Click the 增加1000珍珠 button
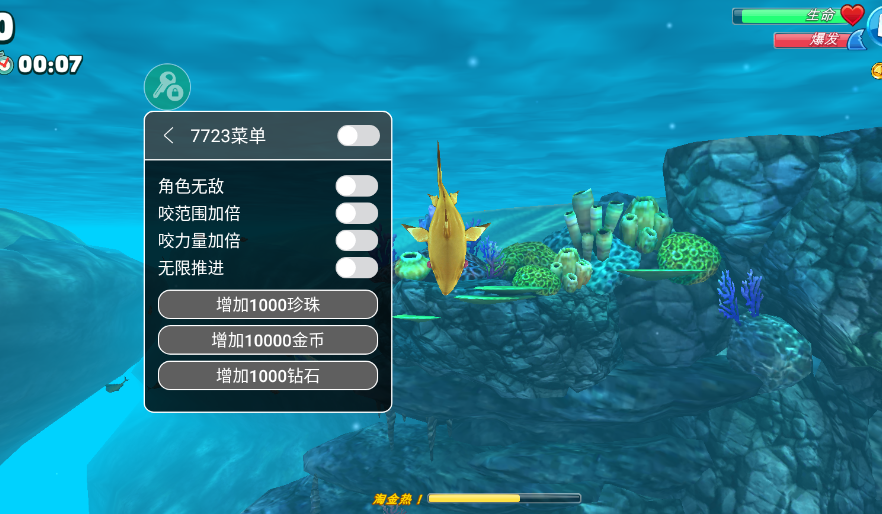Screen dimensions: 882x514 (x=267, y=305)
